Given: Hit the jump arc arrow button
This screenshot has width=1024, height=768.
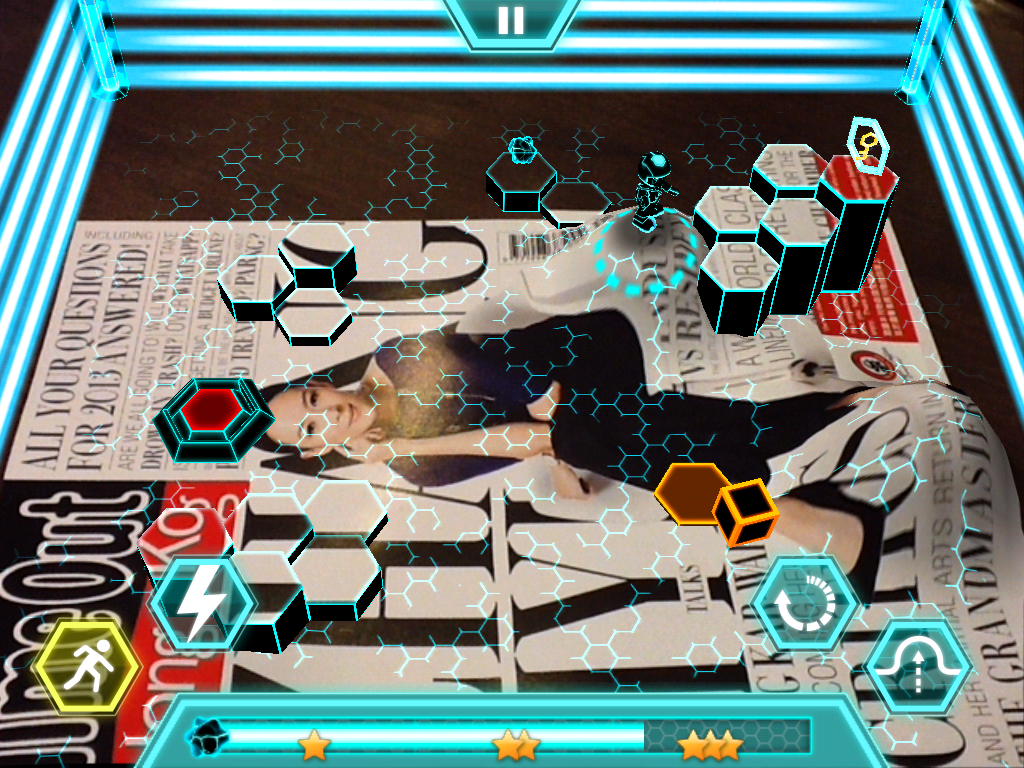Looking at the screenshot, I should (x=918, y=667).
